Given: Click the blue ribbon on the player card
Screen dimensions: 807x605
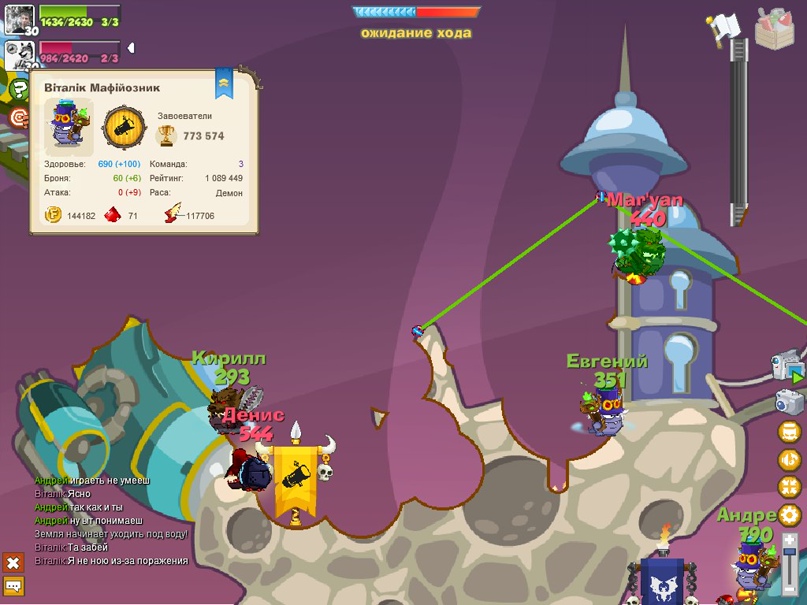Looking at the screenshot, I should (x=224, y=80).
